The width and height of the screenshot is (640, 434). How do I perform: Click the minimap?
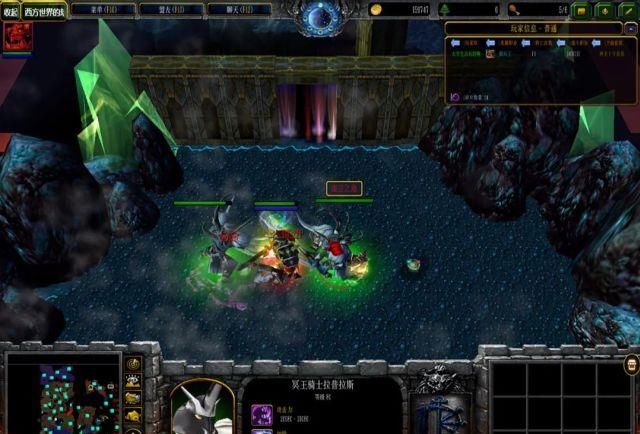click(62, 393)
